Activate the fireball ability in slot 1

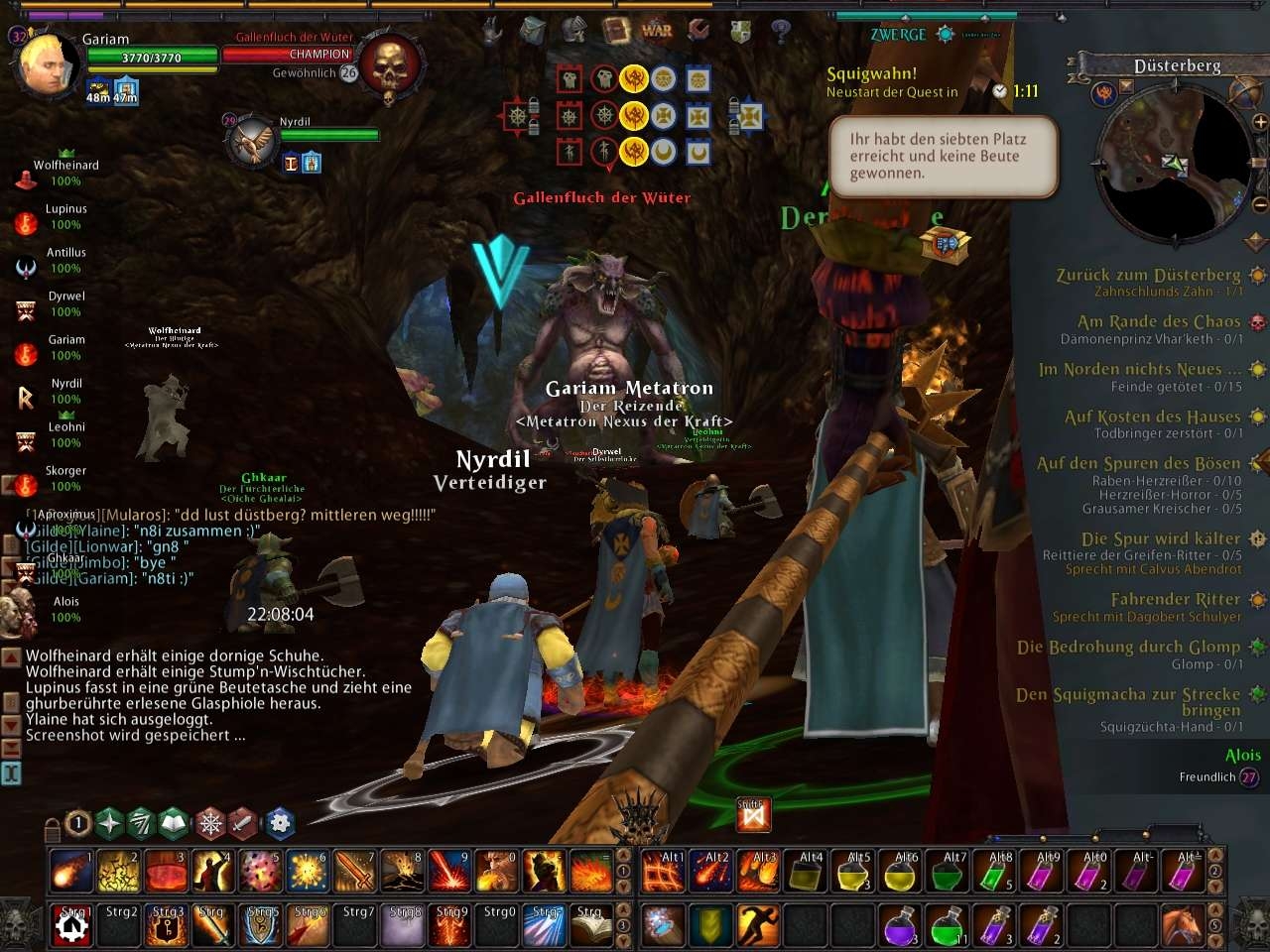70,872
